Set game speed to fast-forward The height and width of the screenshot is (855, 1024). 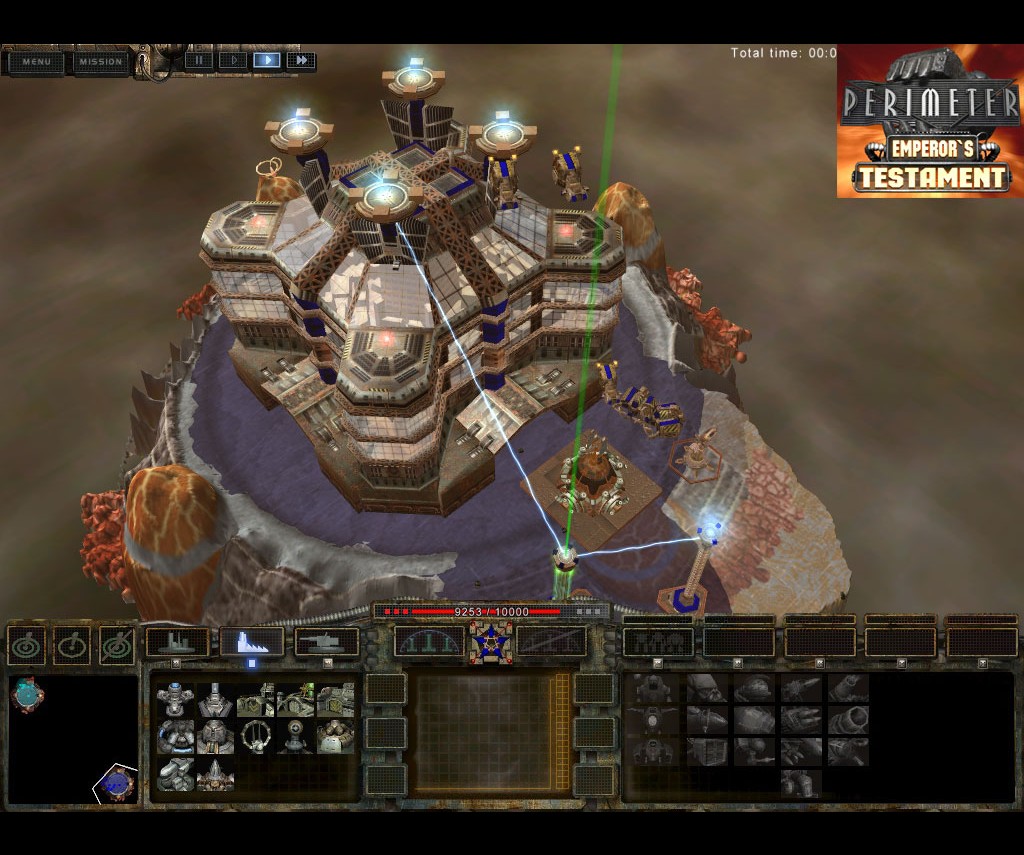pos(300,60)
